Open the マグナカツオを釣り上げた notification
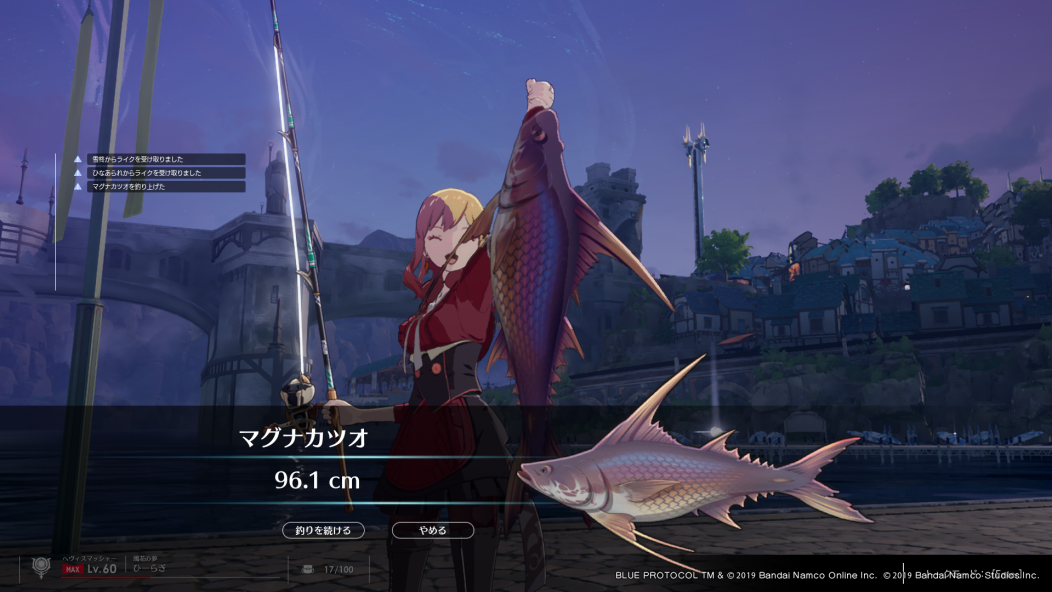The width and height of the screenshot is (1052, 592). coord(158,186)
